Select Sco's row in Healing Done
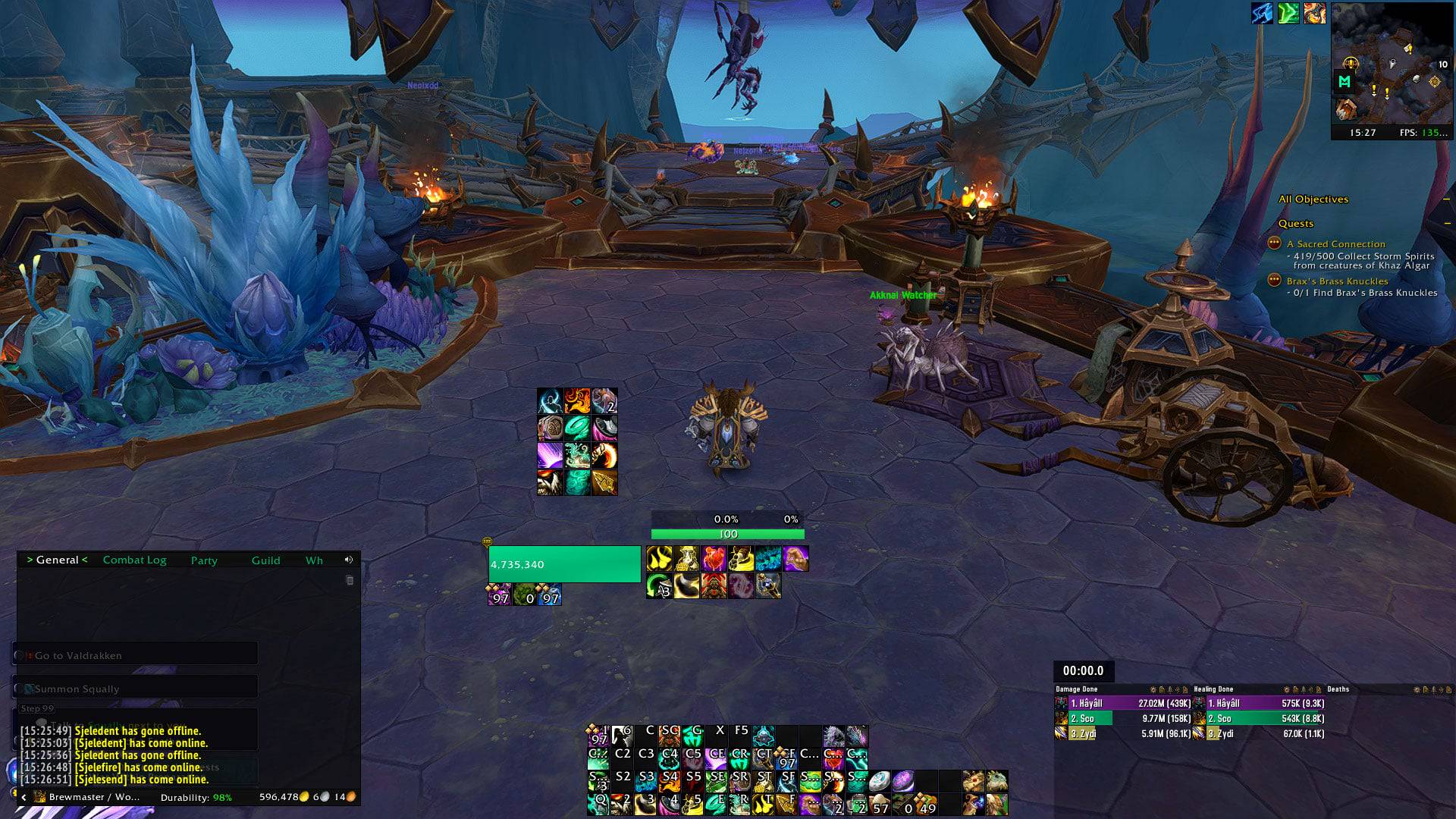 click(1260, 719)
